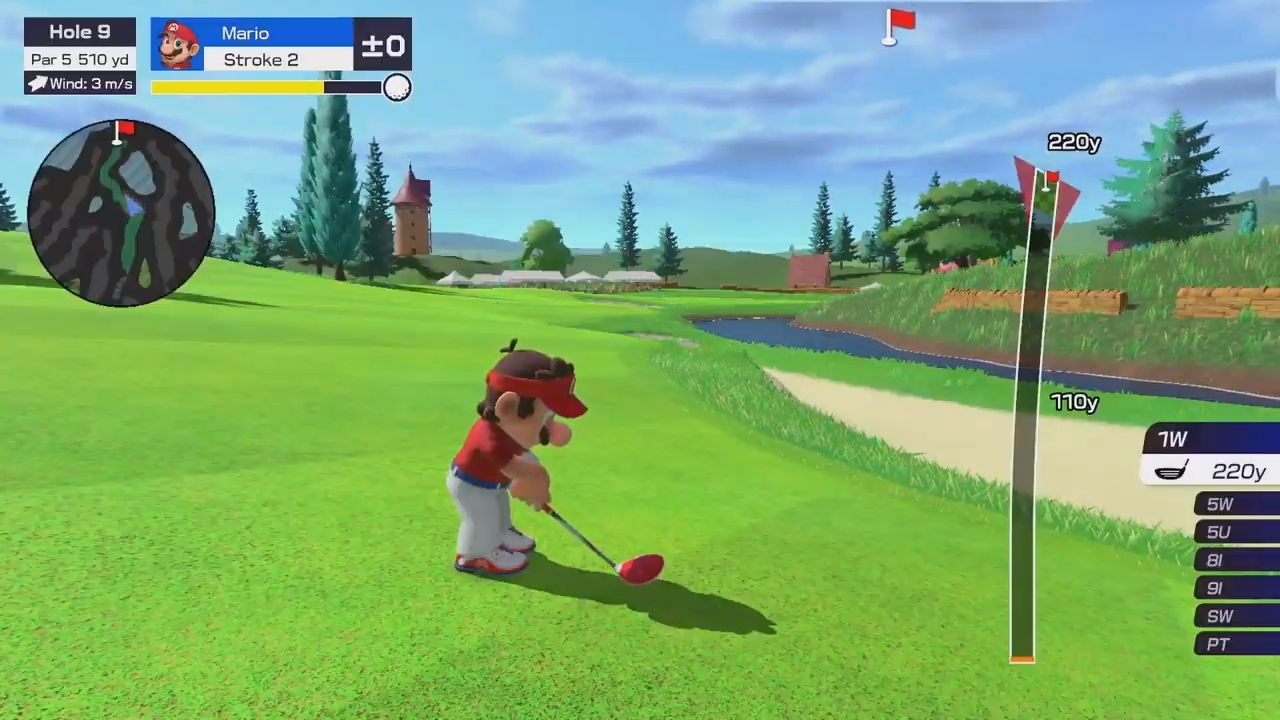Switch to the 5U club
The height and width of the screenshot is (720, 1280).
coord(1236,532)
